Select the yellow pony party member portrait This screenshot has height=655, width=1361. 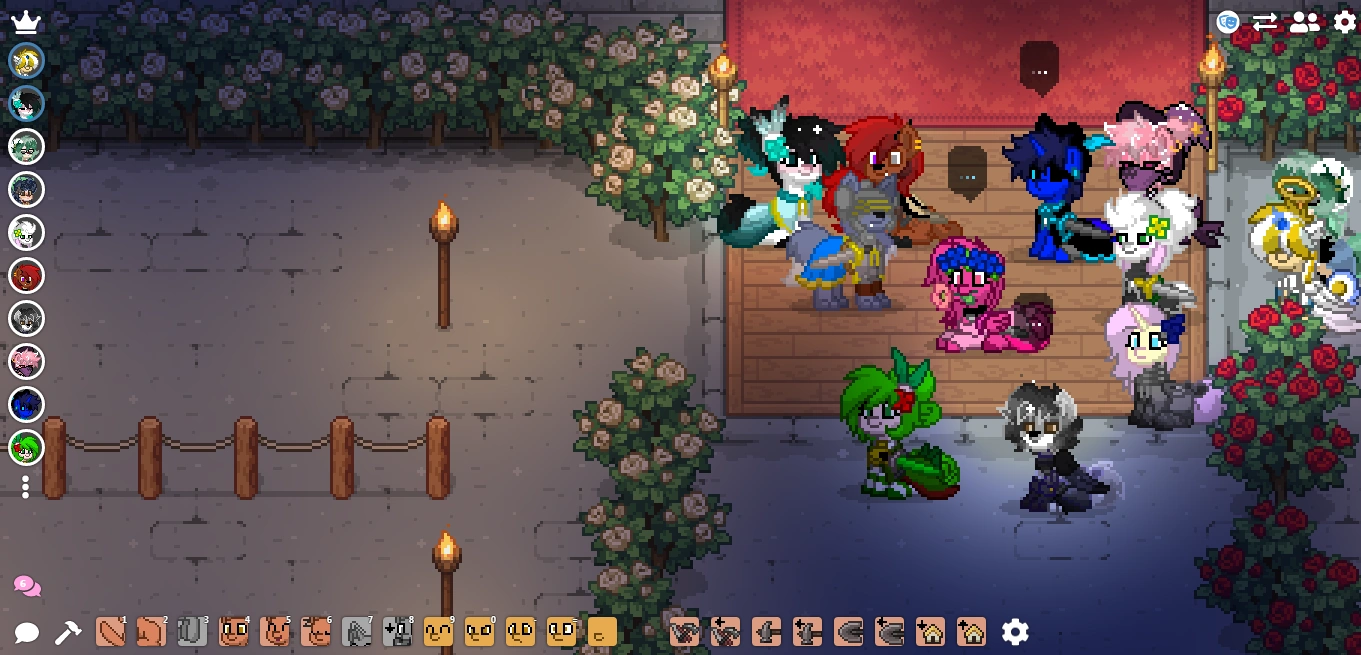click(x=26, y=60)
